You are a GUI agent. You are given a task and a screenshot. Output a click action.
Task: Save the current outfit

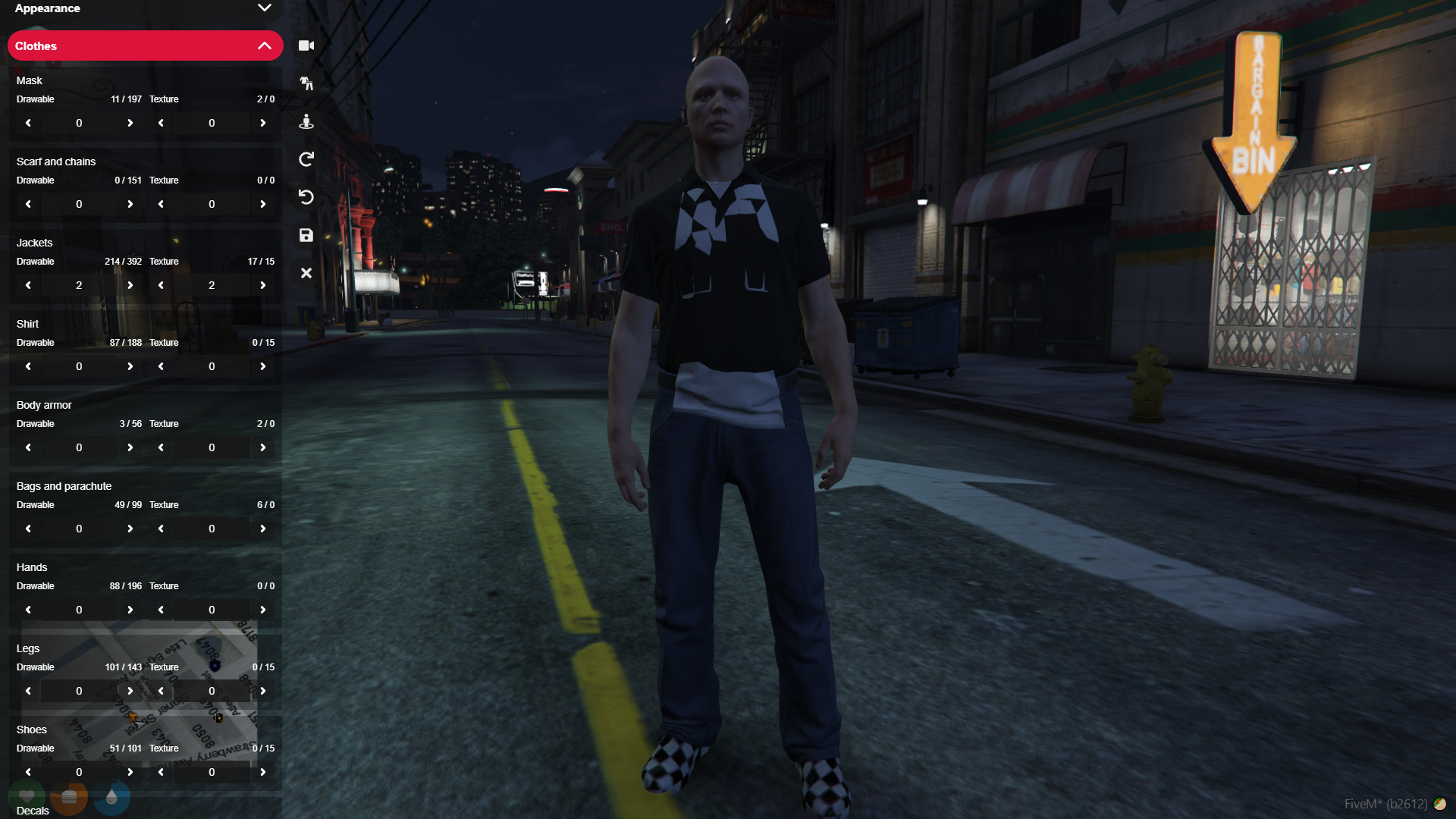coord(306,235)
